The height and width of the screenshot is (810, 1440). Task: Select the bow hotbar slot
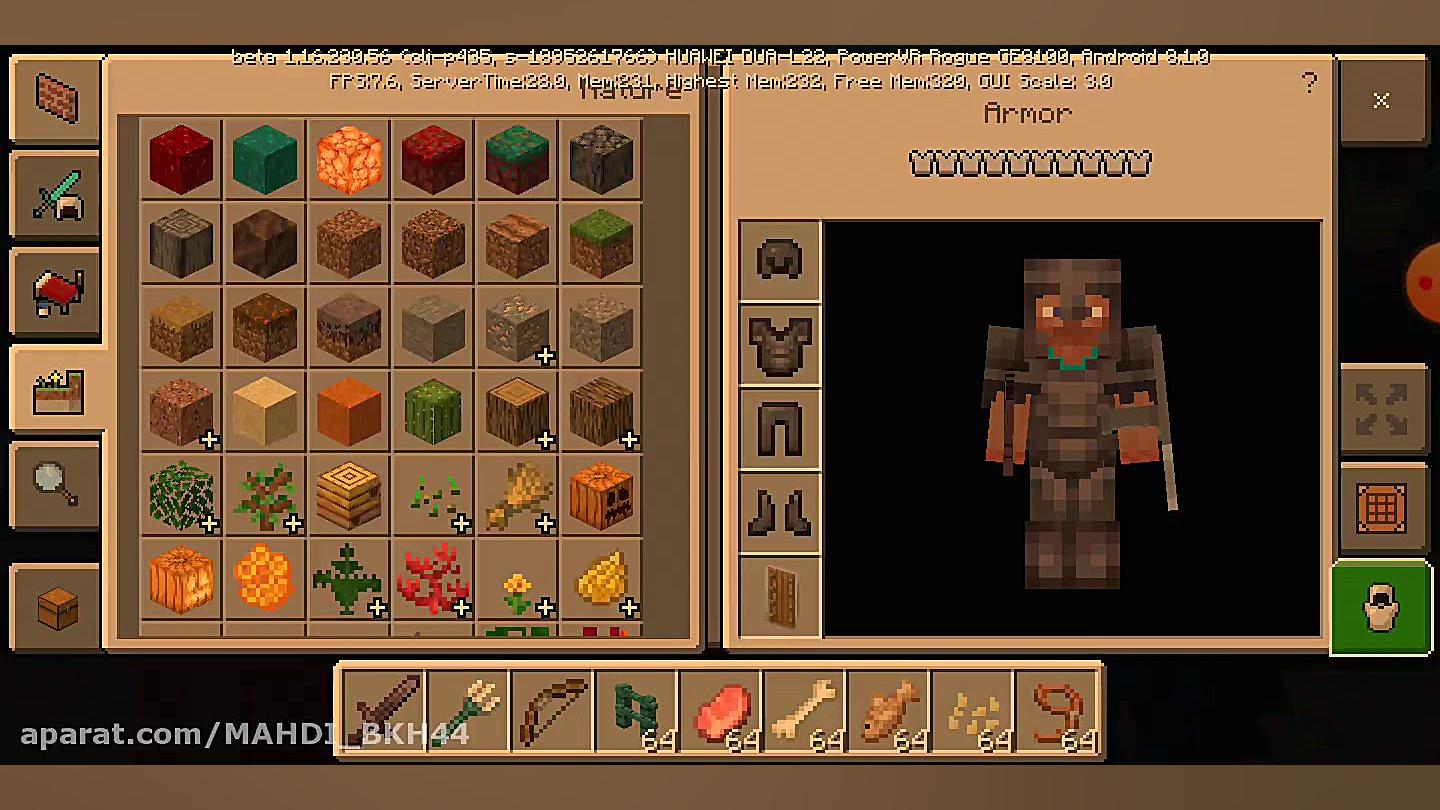552,711
